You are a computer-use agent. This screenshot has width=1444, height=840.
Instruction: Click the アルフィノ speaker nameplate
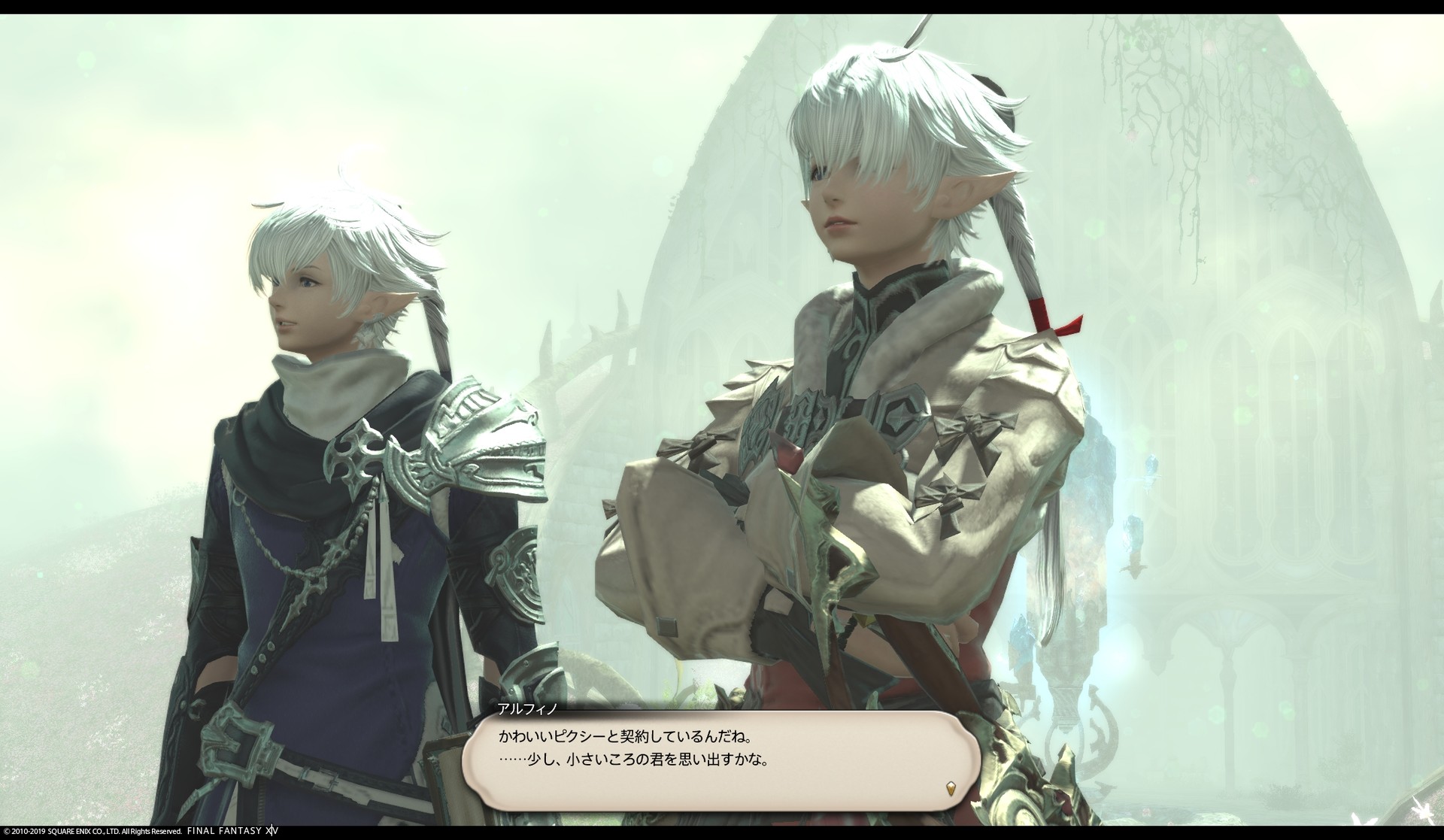(525, 707)
